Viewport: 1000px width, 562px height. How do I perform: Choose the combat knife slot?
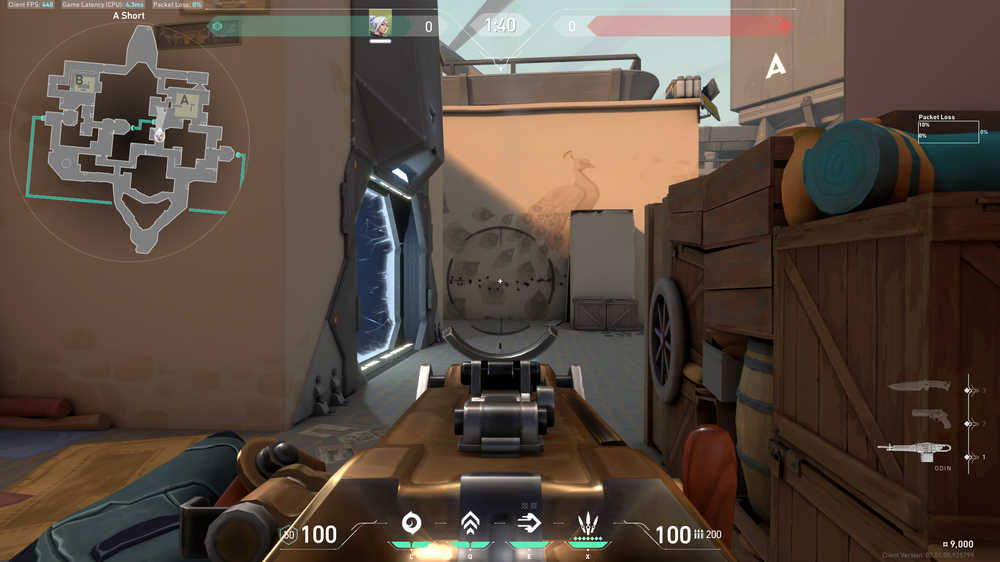(920, 386)
